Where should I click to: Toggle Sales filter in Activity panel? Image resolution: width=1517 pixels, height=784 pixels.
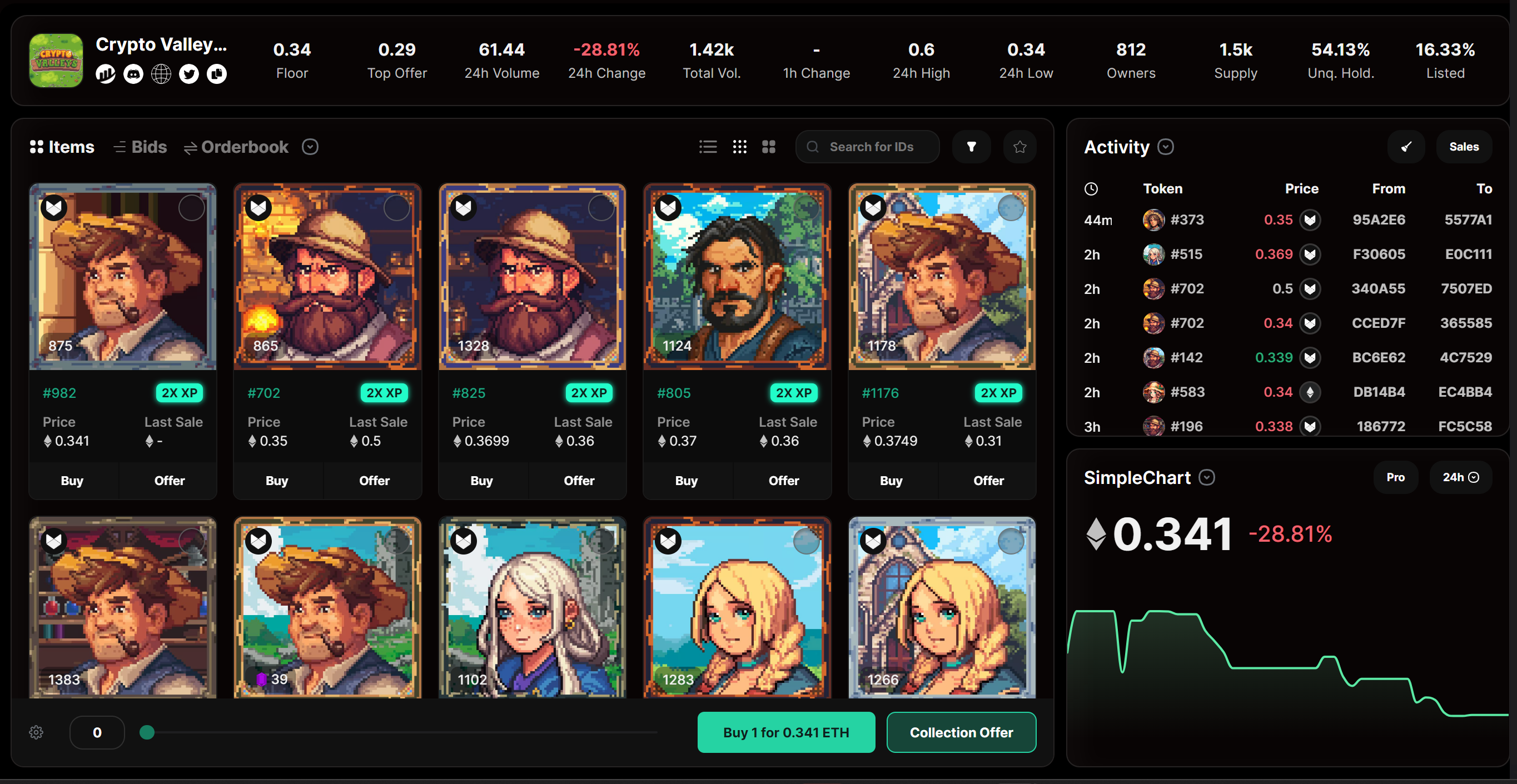click(x=1464, y=147)
